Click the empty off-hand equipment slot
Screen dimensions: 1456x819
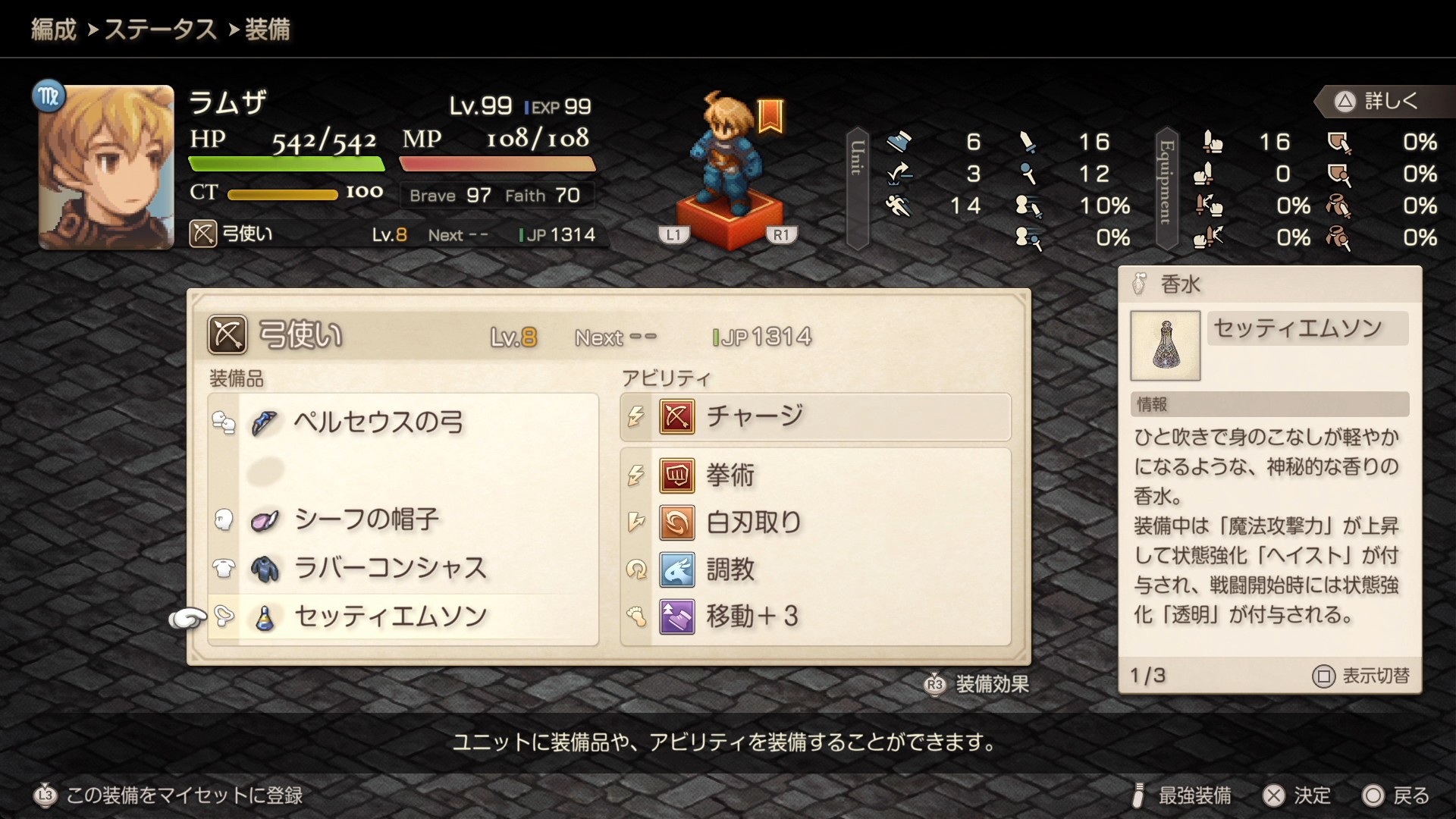[402, 471]
